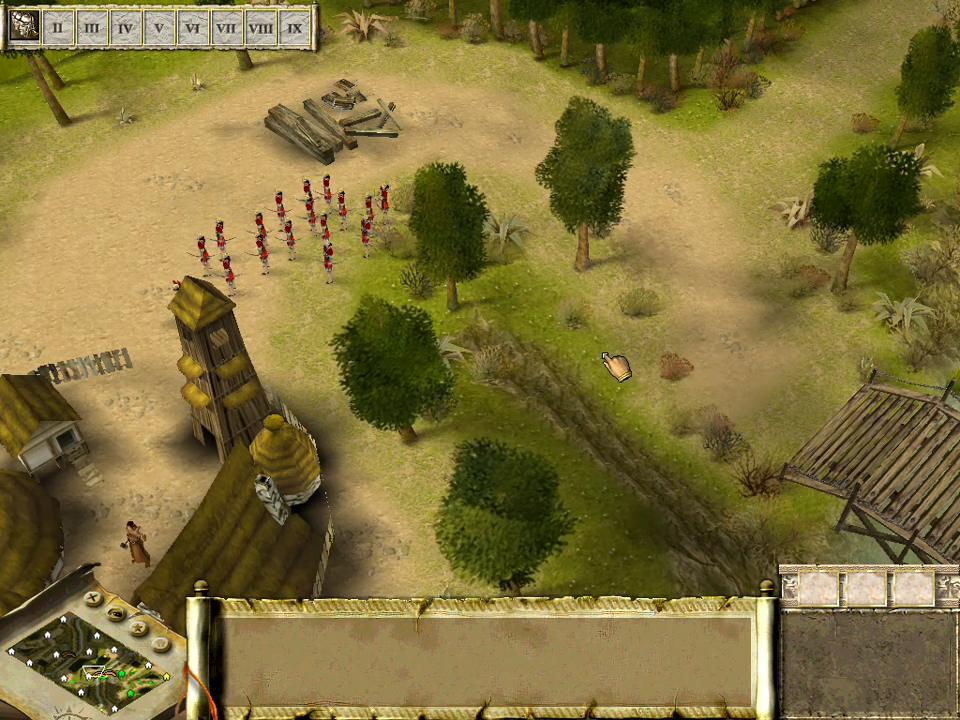Toggle the eye button beside the minimap

click(117, 612)
